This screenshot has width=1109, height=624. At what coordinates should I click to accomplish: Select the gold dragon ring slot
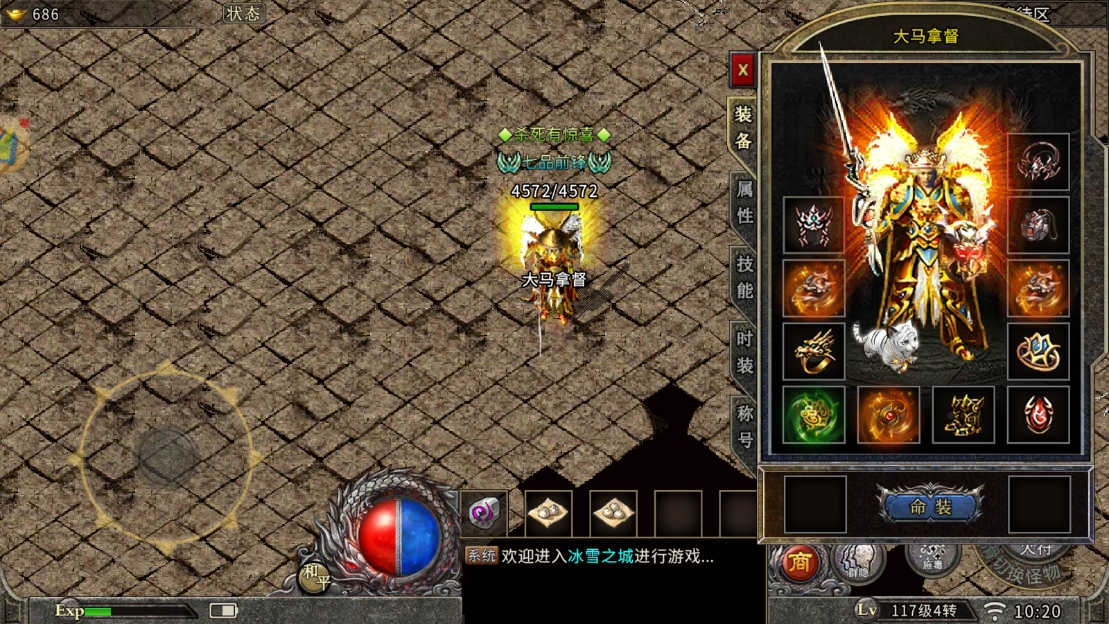(814, 351)
